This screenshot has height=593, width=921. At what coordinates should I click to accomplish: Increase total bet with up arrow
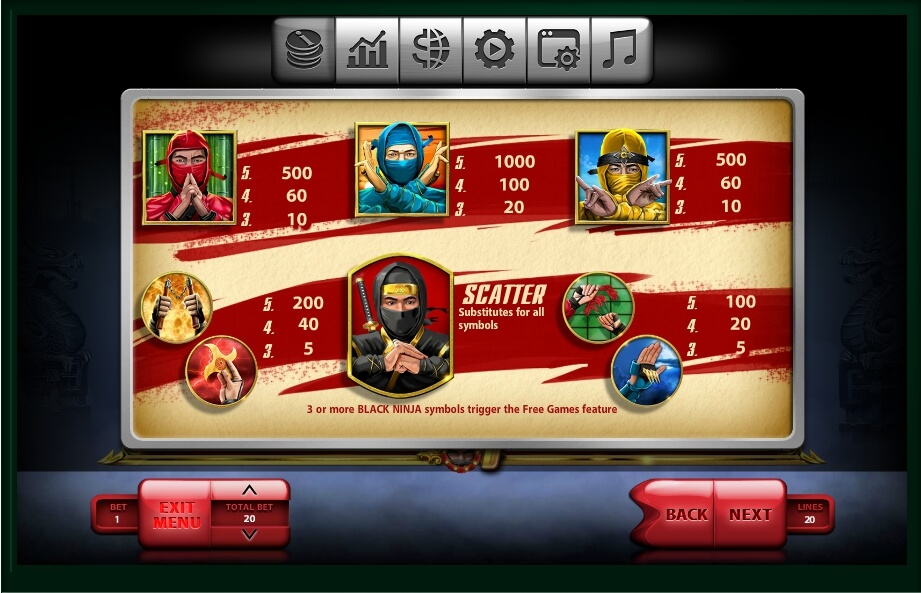[x=250, y=490]
